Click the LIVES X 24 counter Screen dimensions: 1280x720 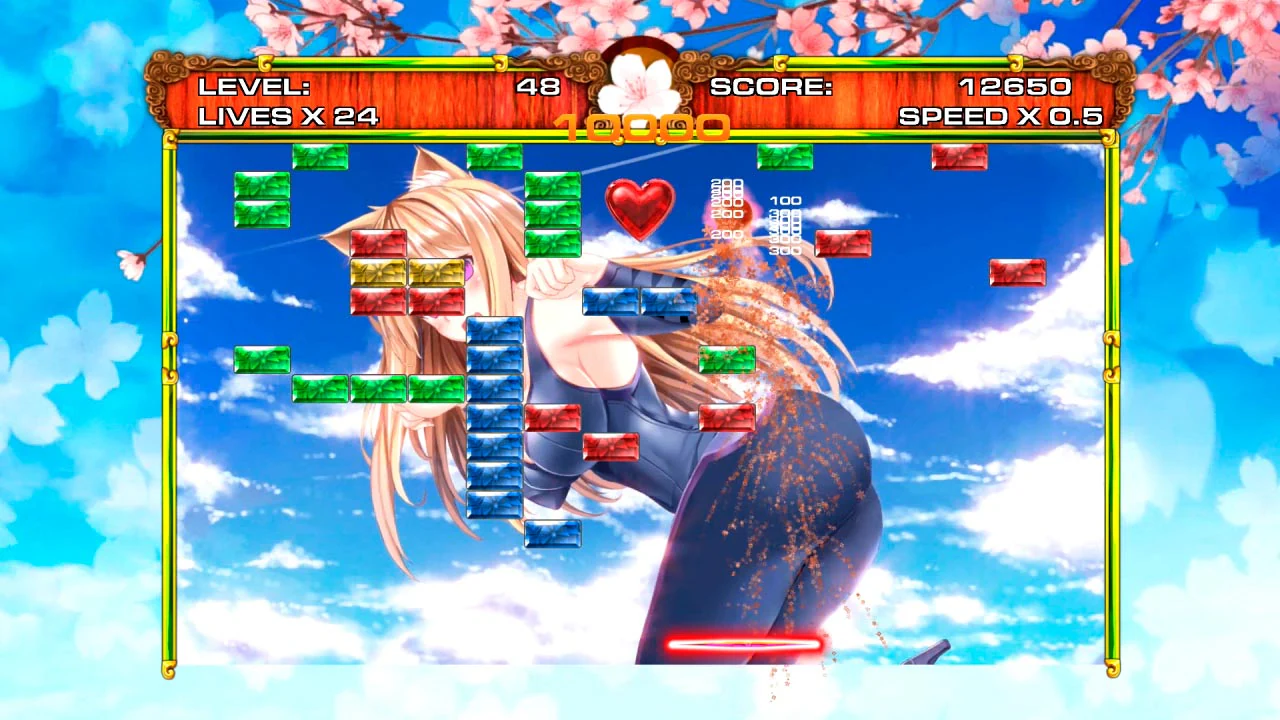click(x=290, y=117)
